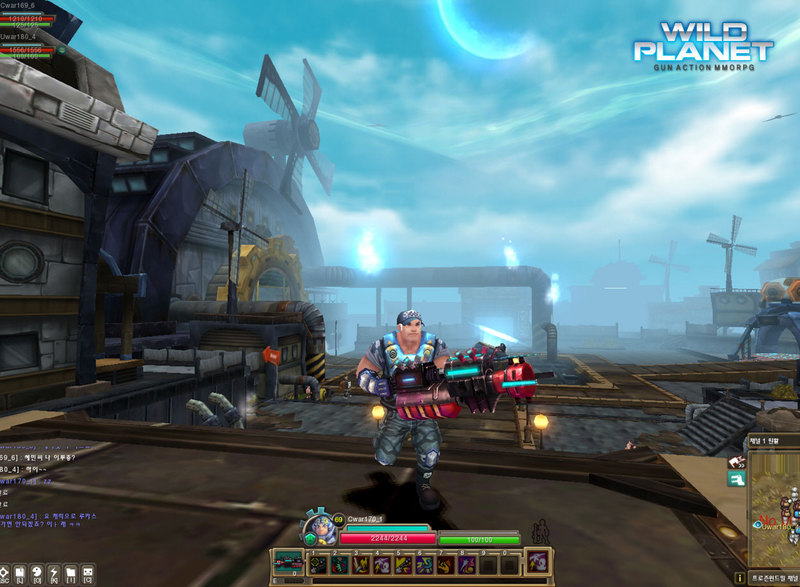Click the yellow info button below minimap
The image size is (800, 587).
[x=739, y=578]
